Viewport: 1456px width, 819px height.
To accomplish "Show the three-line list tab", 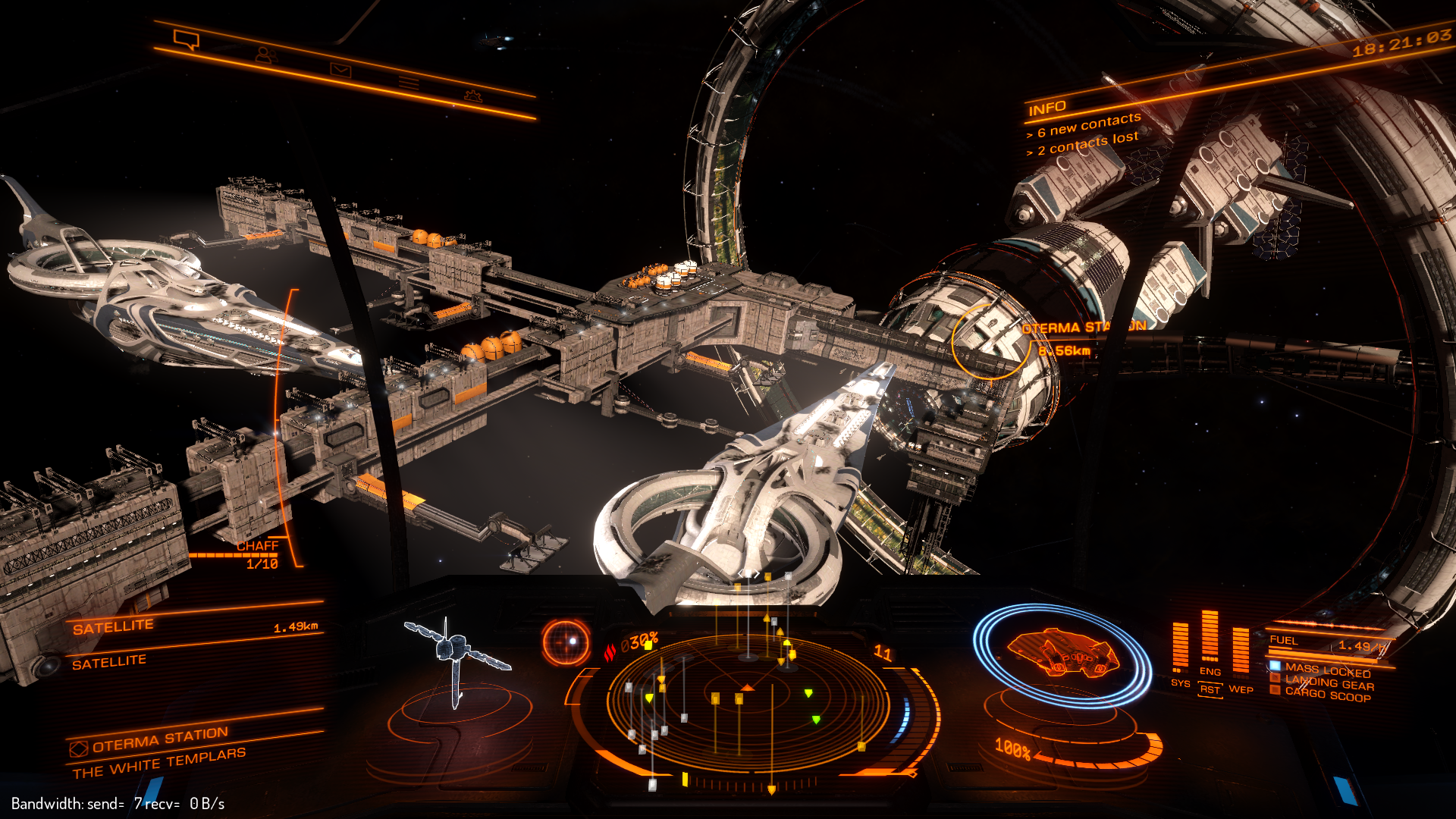I will [409, 83].
